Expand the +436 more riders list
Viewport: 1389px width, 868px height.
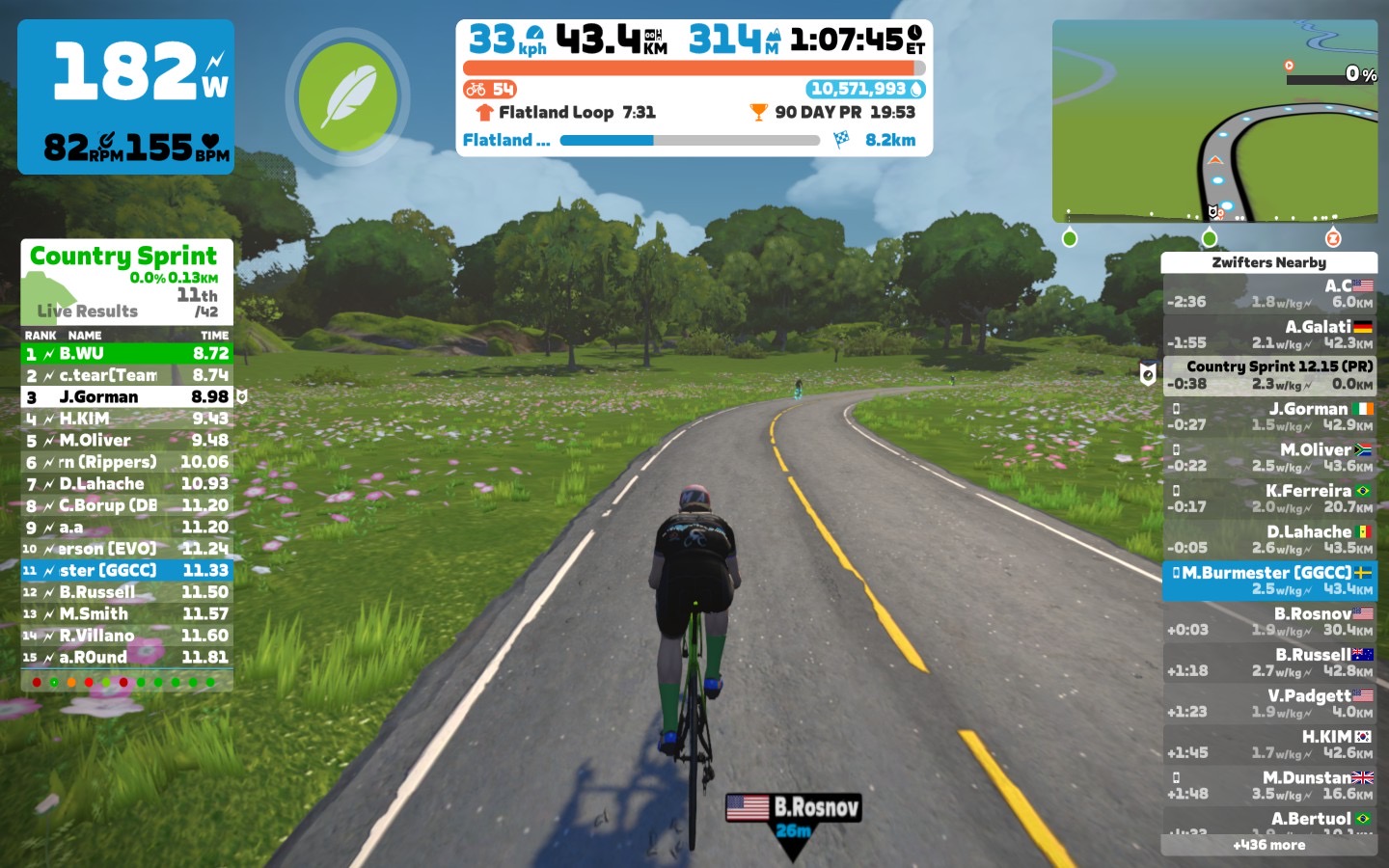[x=1268, y=845]
